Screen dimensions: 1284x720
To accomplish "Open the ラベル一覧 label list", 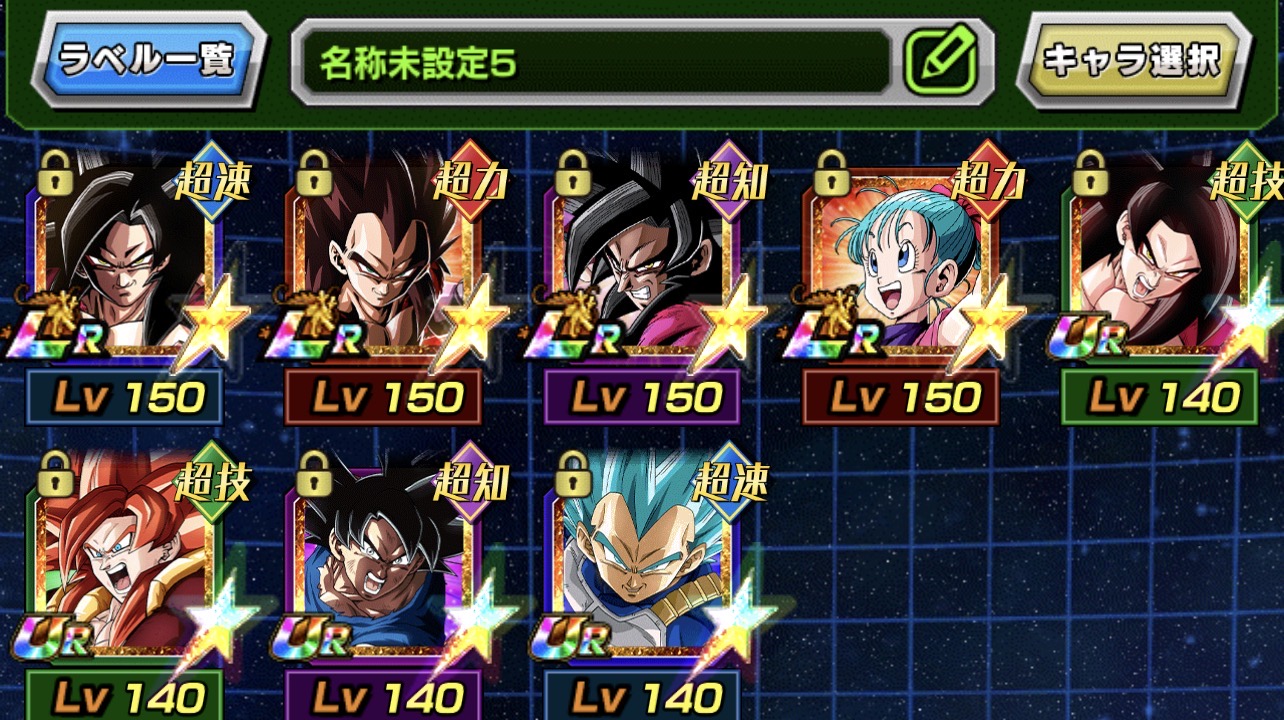I will [147, 59].
